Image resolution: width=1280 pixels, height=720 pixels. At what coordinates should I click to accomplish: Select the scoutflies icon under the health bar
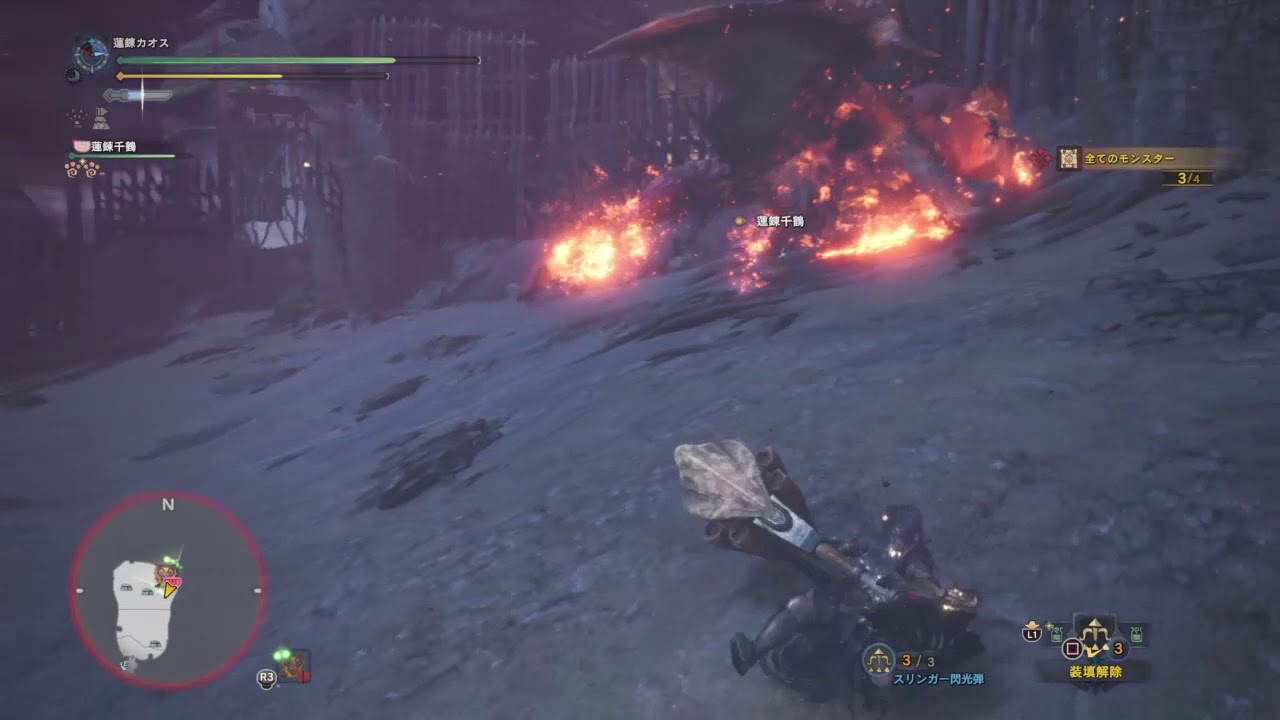[75, 117]
